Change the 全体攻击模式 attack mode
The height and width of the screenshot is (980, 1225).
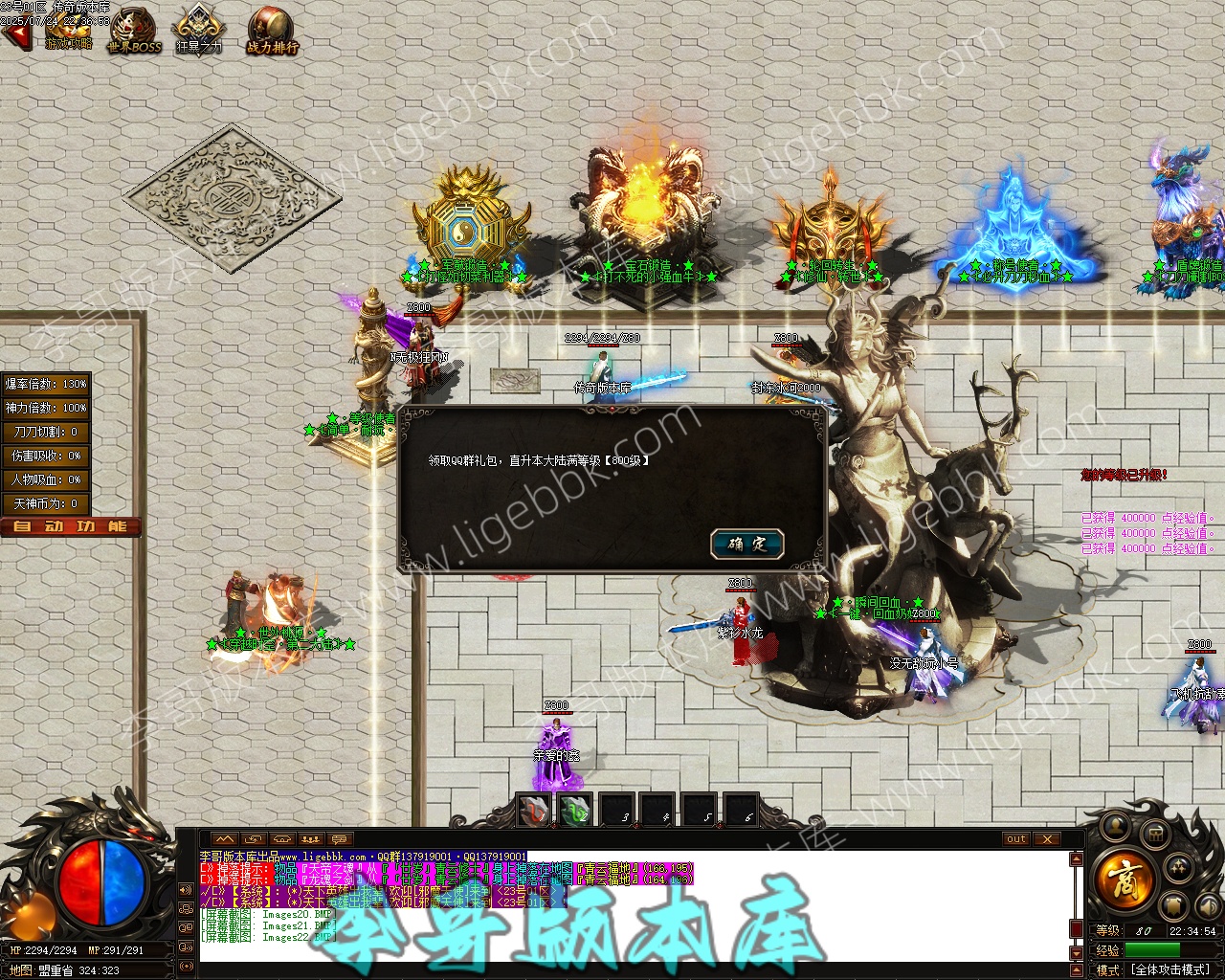point(1171,969)
